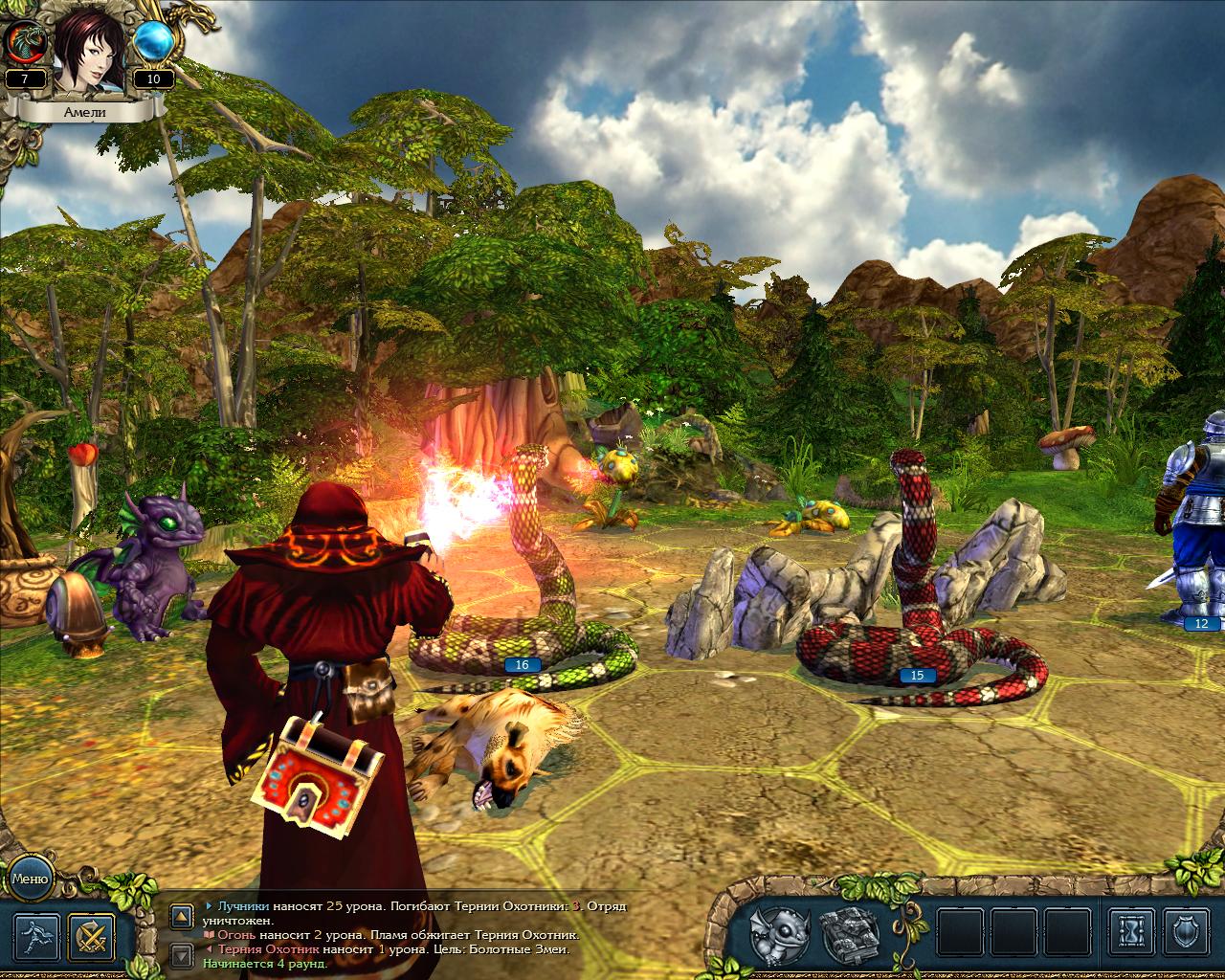Image resolution: width=1225 pixels, height=980 pixels.
Task: Toggle the crossed swords auto-battle button
Action: point(92,938)
